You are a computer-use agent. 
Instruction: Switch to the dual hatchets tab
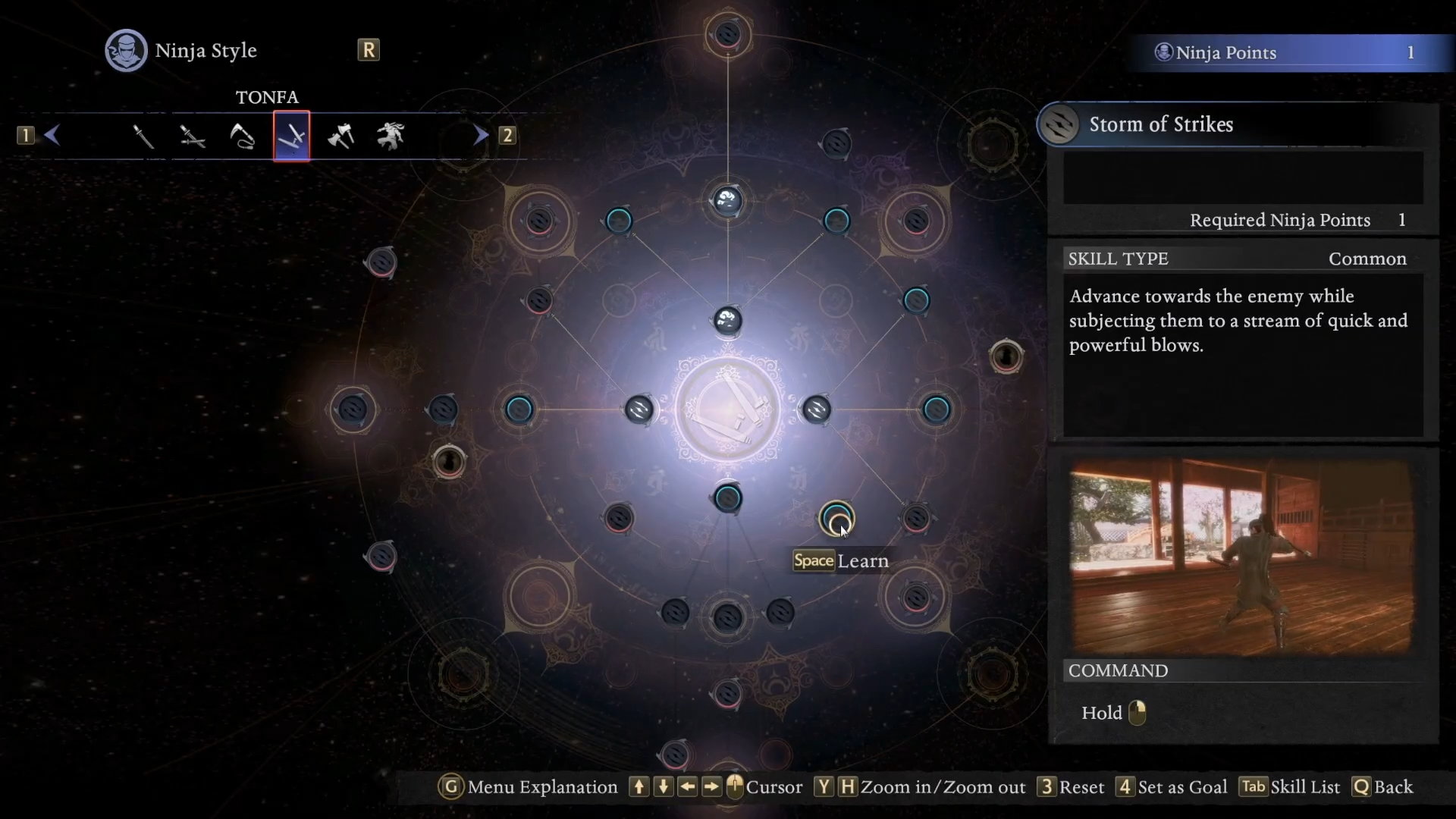click(341, 136)
